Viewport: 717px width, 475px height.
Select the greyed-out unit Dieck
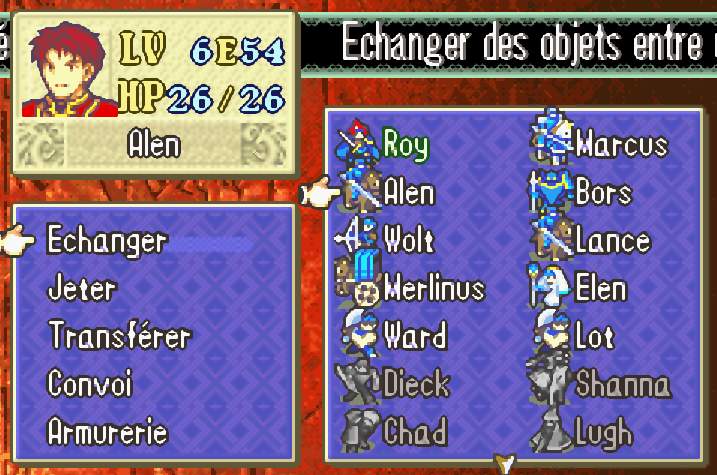[416, 384]
